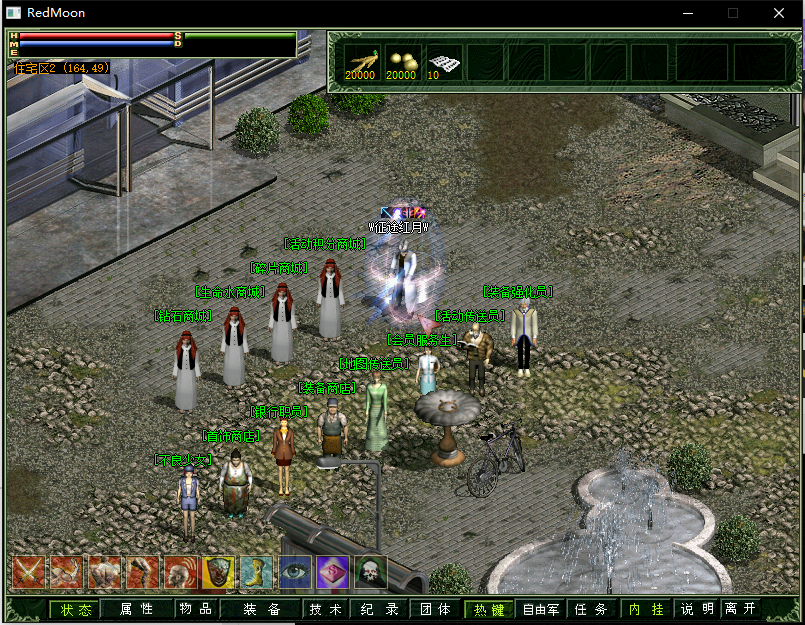Open the 物品 items menu
The width and height of the screenshot is (805, 625).
click(x=195, y=609)
